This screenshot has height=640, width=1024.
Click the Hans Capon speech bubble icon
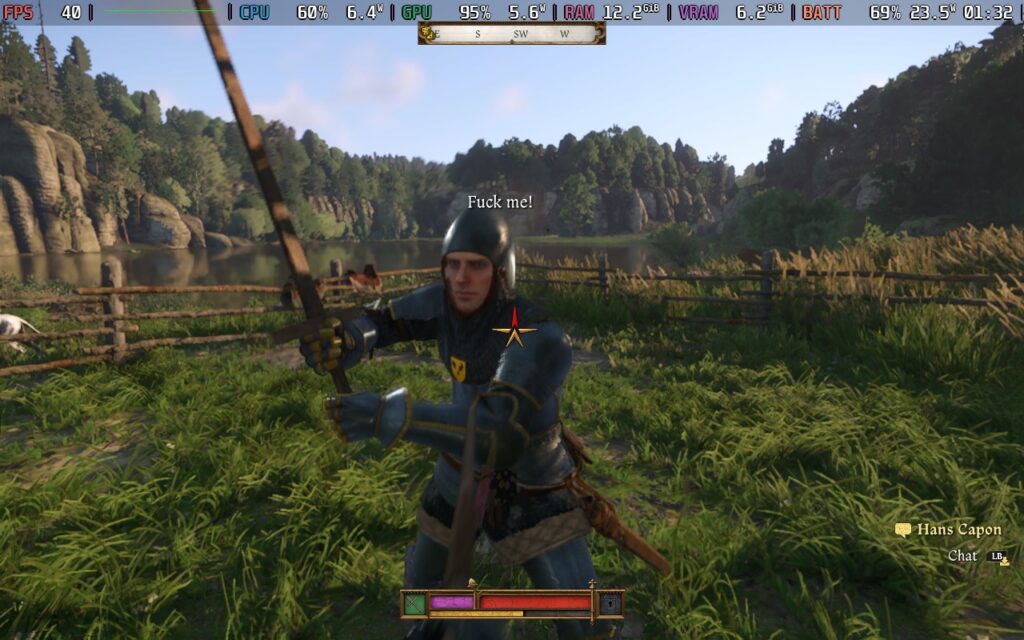pos(903,530)
